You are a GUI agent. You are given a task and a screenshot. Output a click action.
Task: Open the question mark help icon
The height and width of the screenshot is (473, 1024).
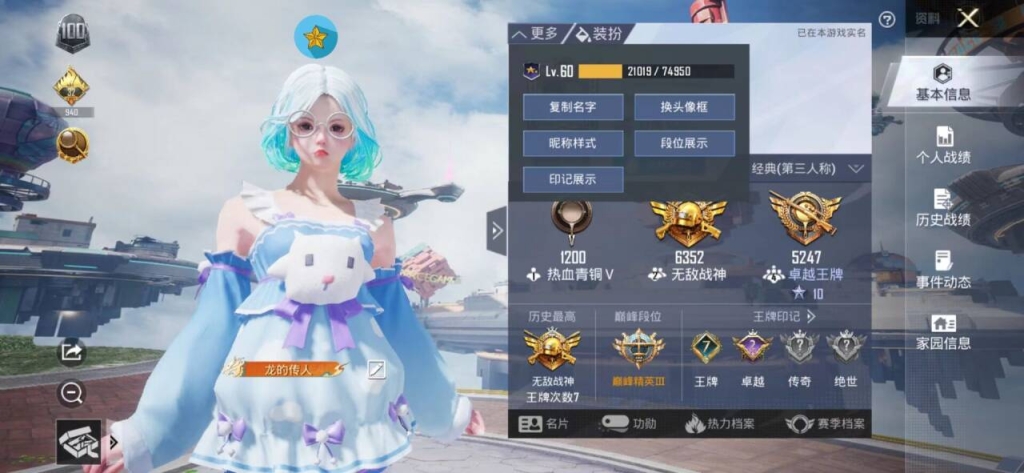pos(886,20)
